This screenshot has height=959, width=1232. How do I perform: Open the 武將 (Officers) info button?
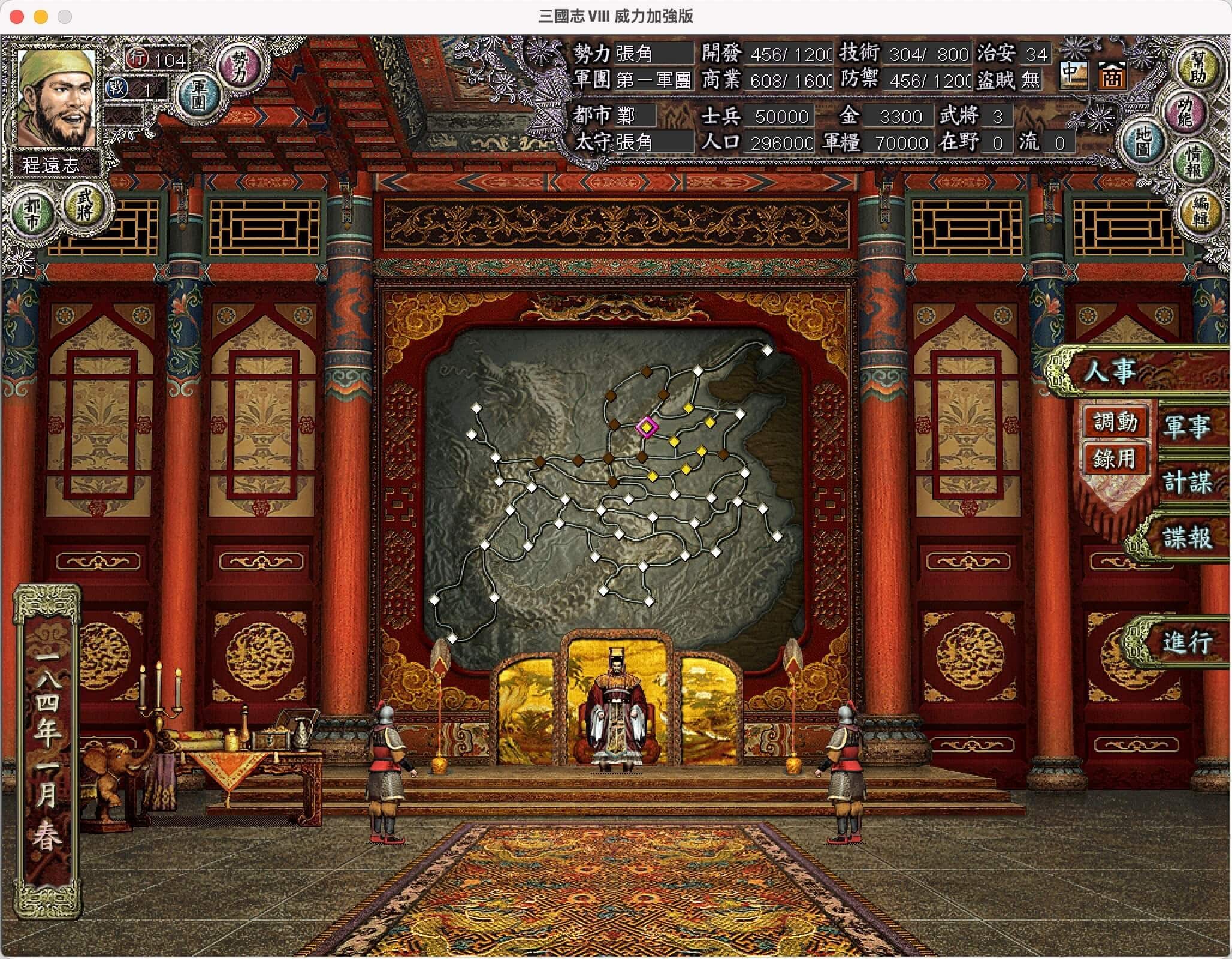pyautogui.click(x=85, y=205)
